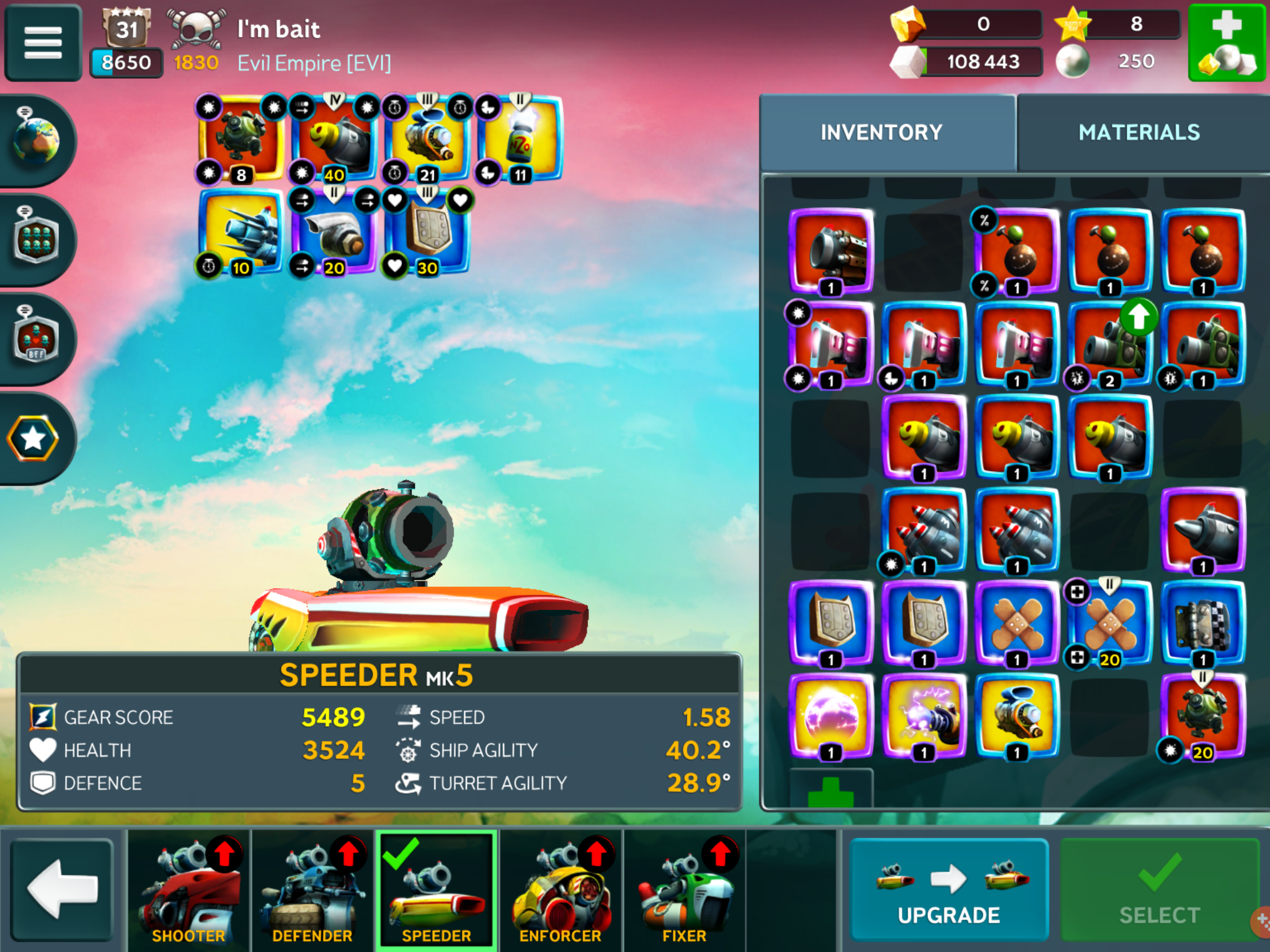Choose the Shooter ship
Screen dimensions: 1270x952
189,890
